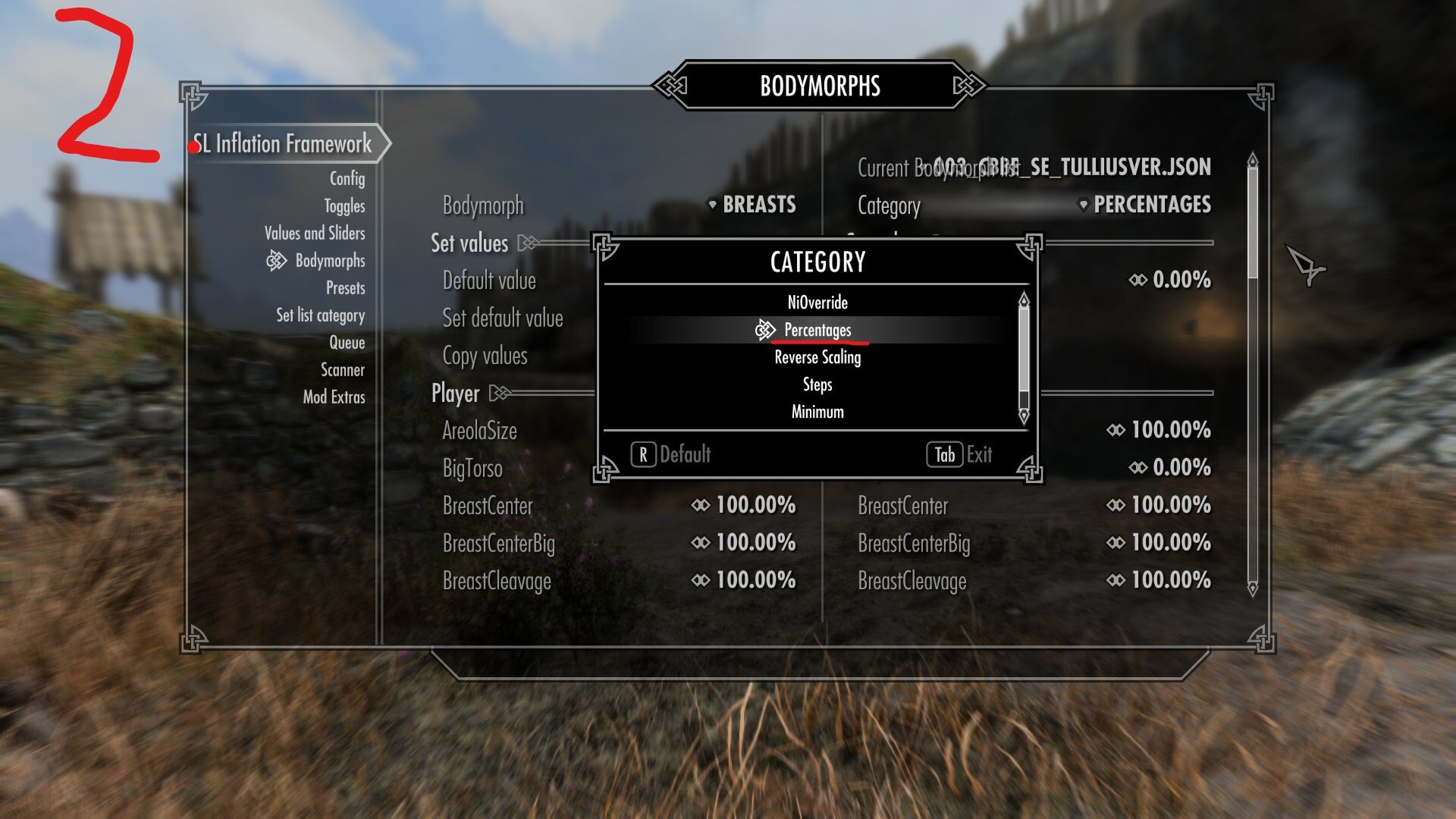Choose the Percentages category option

[x=817, y=330]
